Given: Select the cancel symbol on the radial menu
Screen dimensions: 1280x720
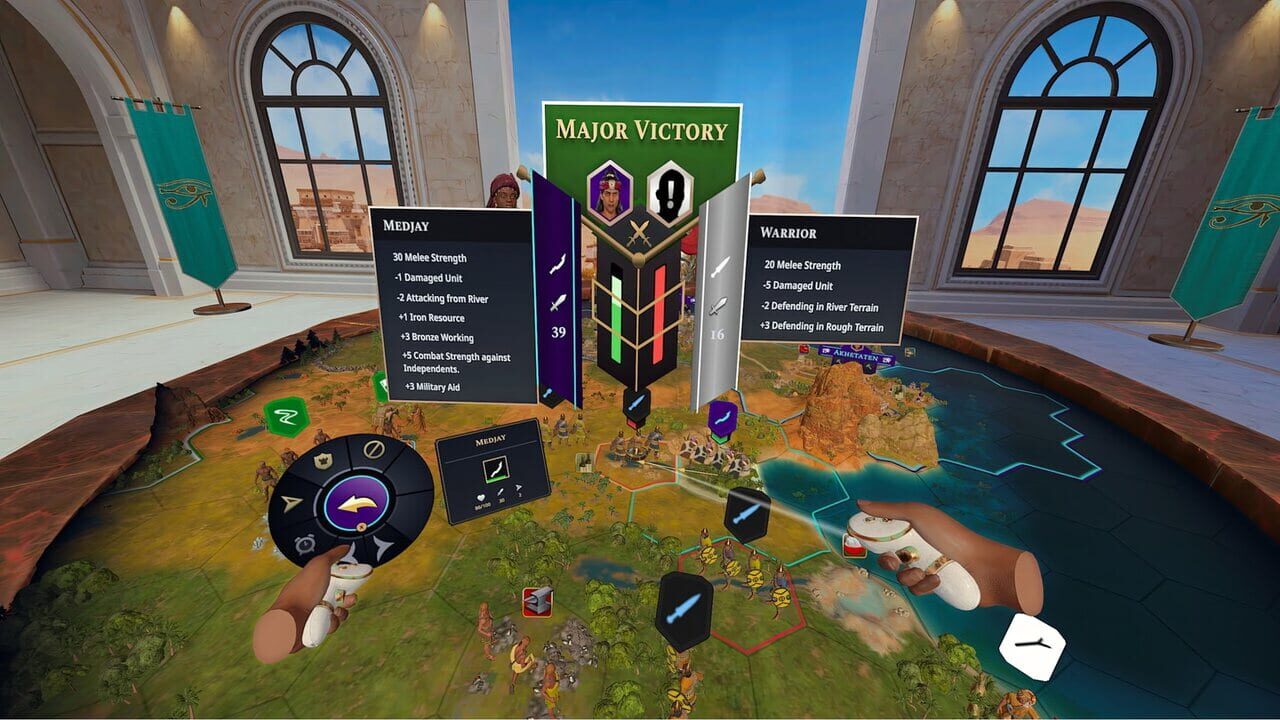Looking at the screenshot, I should point(374,447).
